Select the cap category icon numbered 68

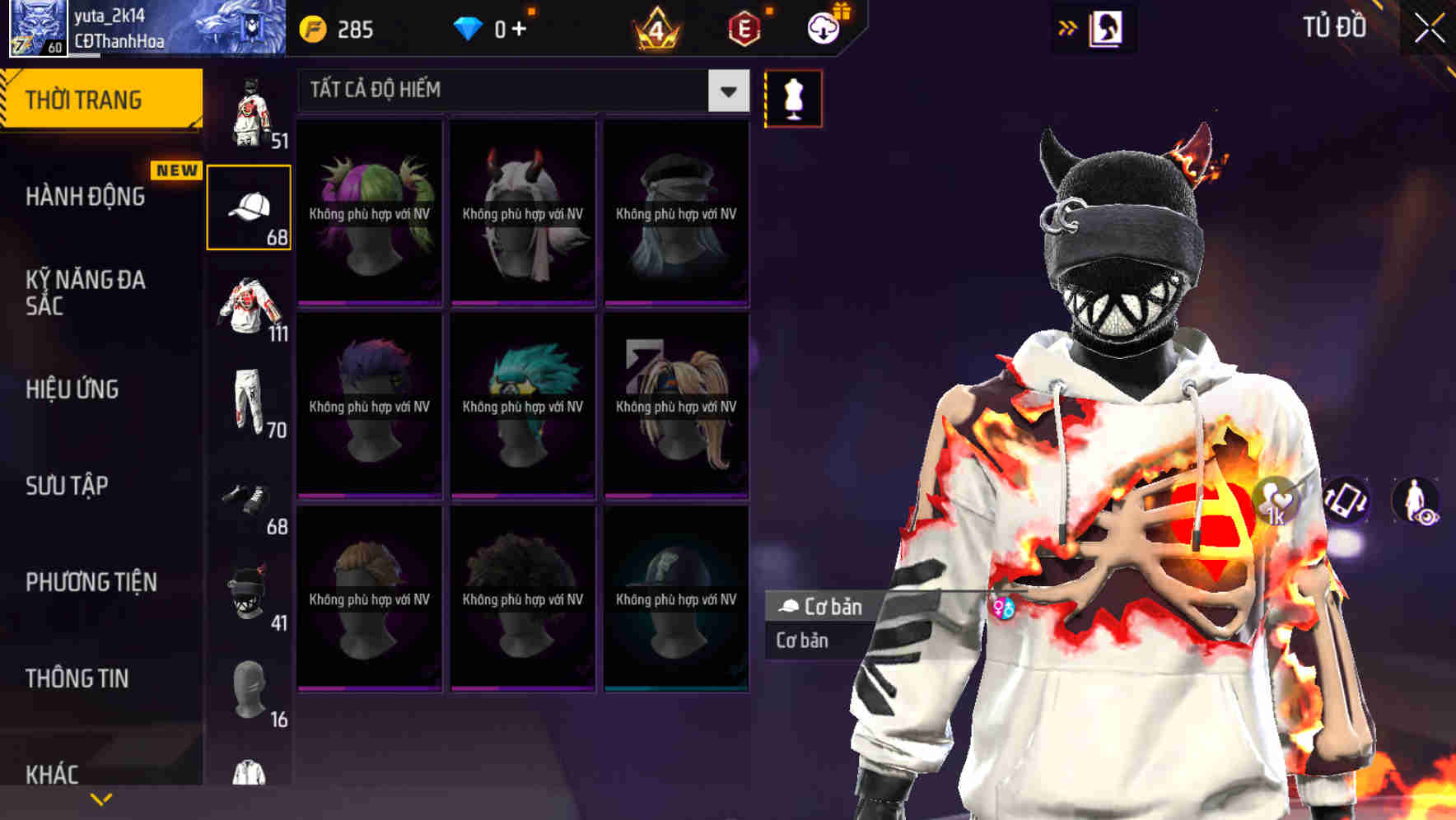[x=250, y=206]
